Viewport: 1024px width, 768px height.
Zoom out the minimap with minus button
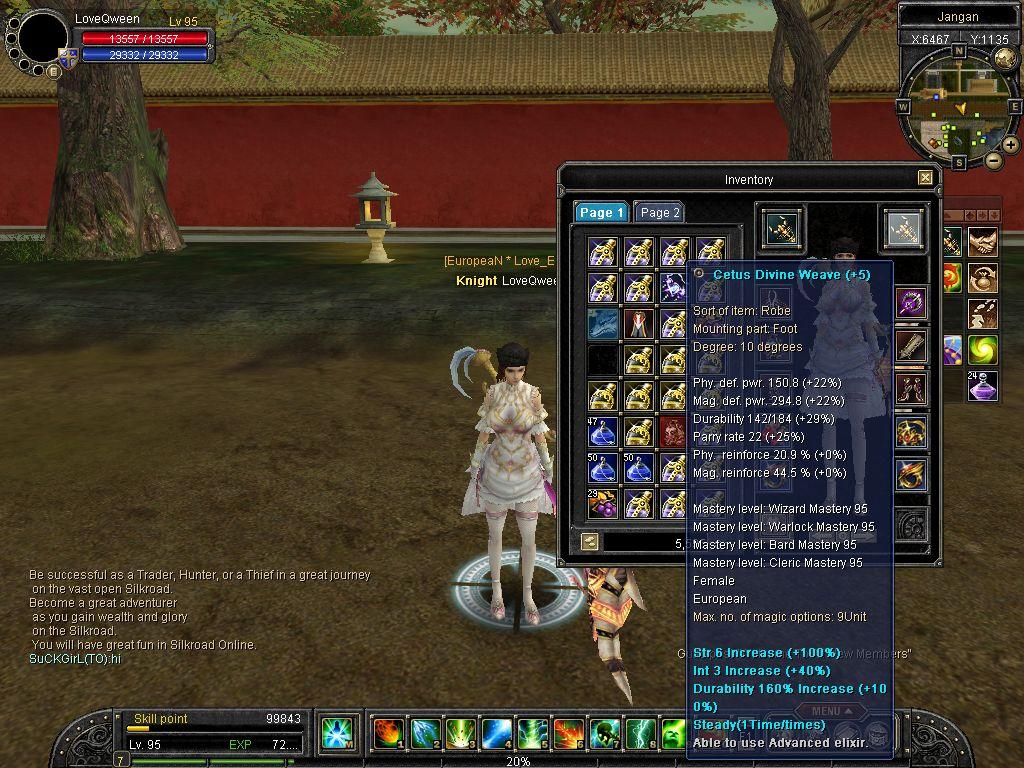pyautogui.click(x=994, y=160)
